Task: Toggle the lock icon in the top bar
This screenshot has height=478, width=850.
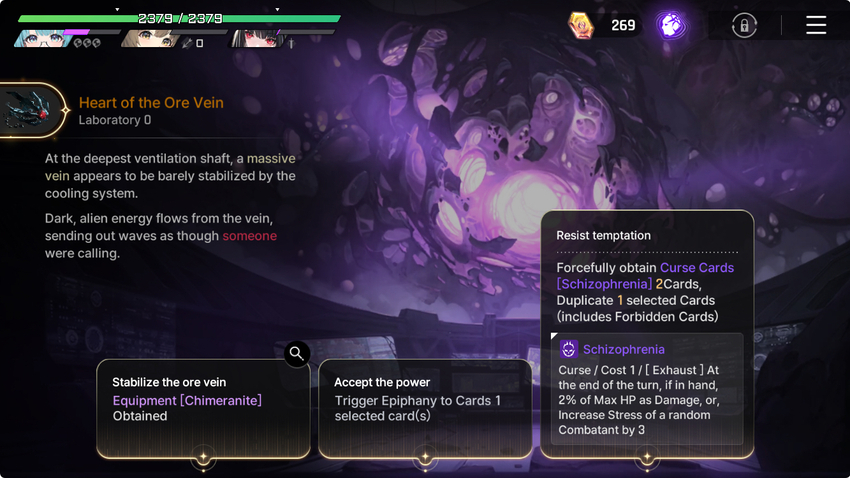Action: (744, 26)
